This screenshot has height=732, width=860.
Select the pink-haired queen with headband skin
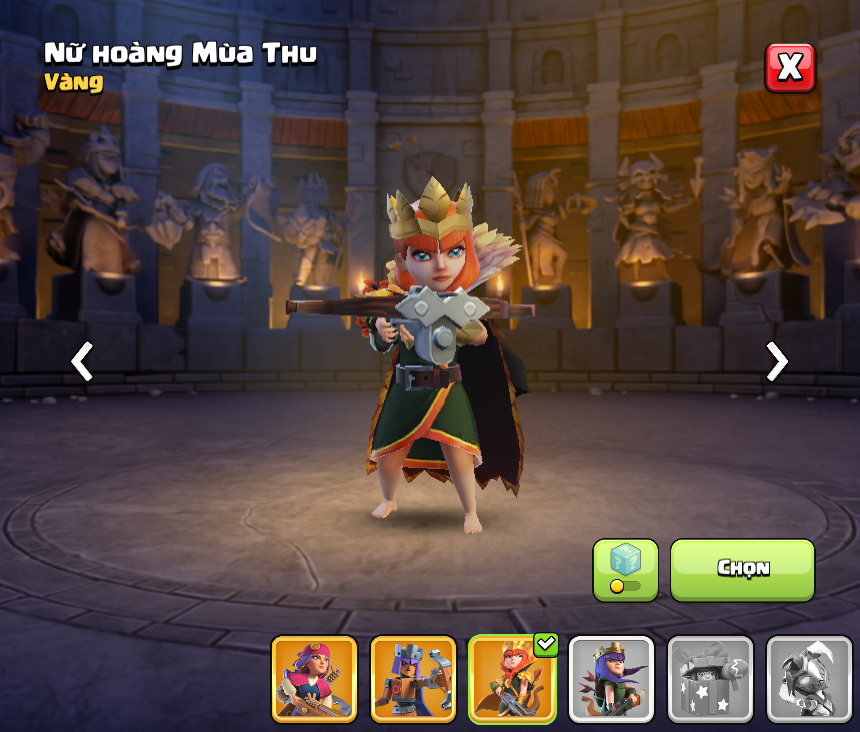click(x=314, y=679)
